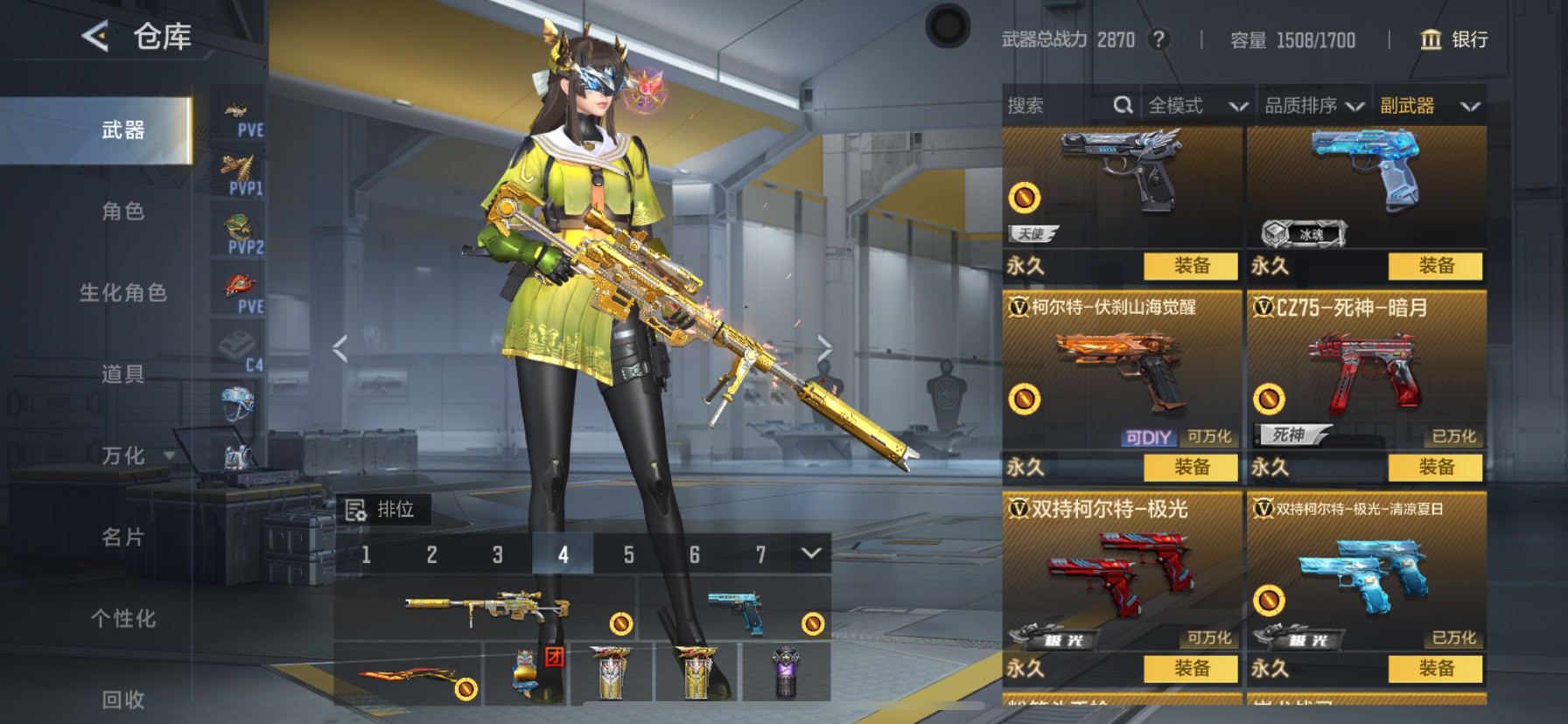Show the weapon power help question mark
Viewport: 1568px width, 724px height.
(x=1158, y=39)
